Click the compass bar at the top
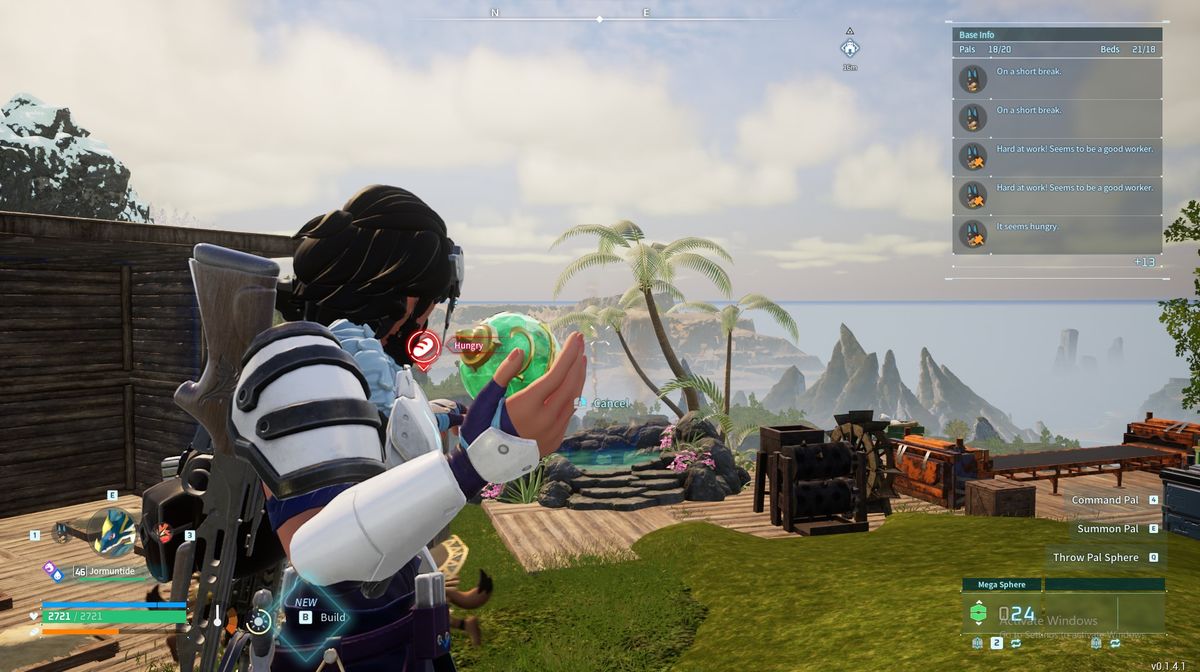The width and height of the screenshot is (1200, 672). pos(599,18)
